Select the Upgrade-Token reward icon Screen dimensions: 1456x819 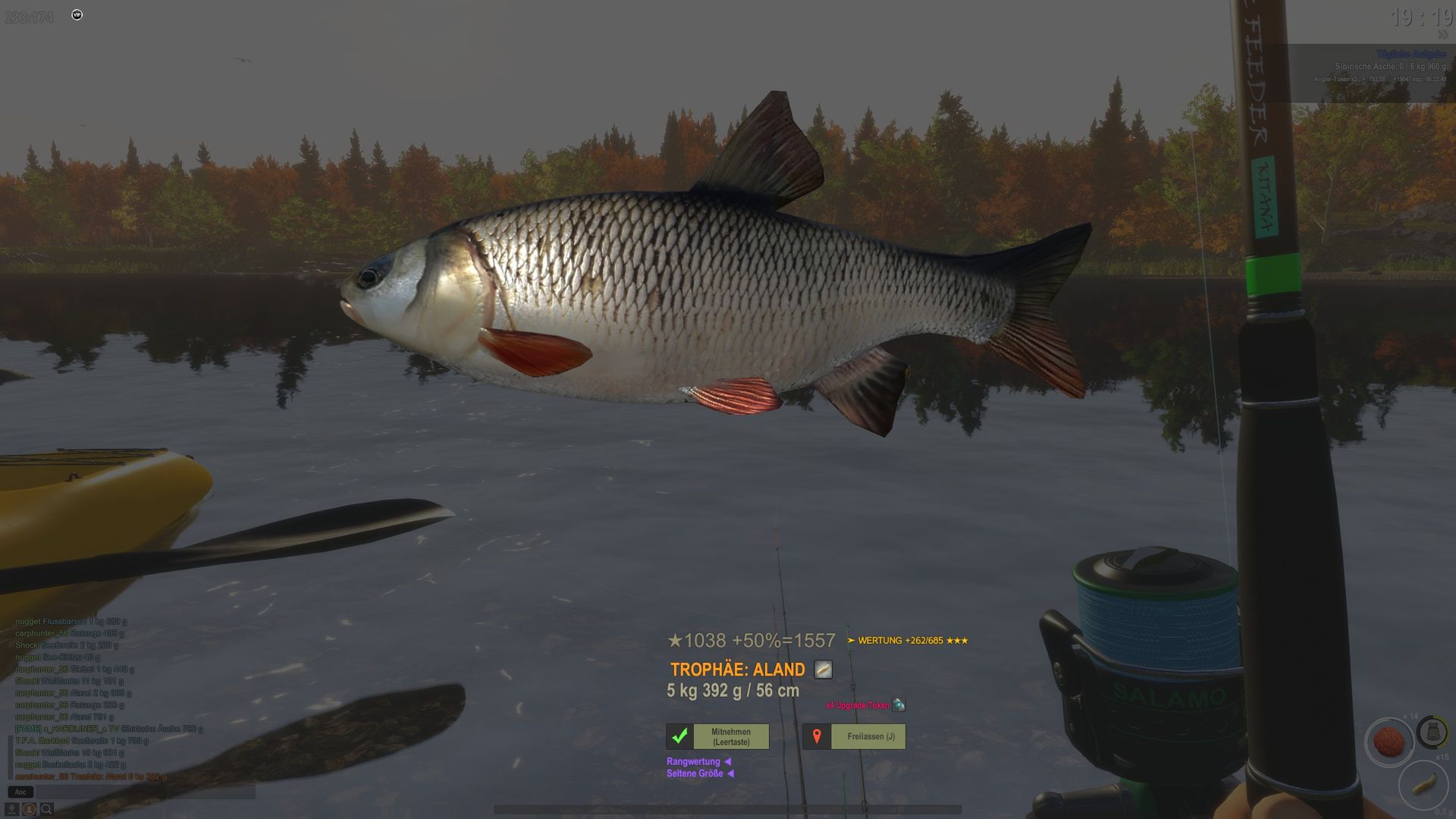click(x=899, y=705)
